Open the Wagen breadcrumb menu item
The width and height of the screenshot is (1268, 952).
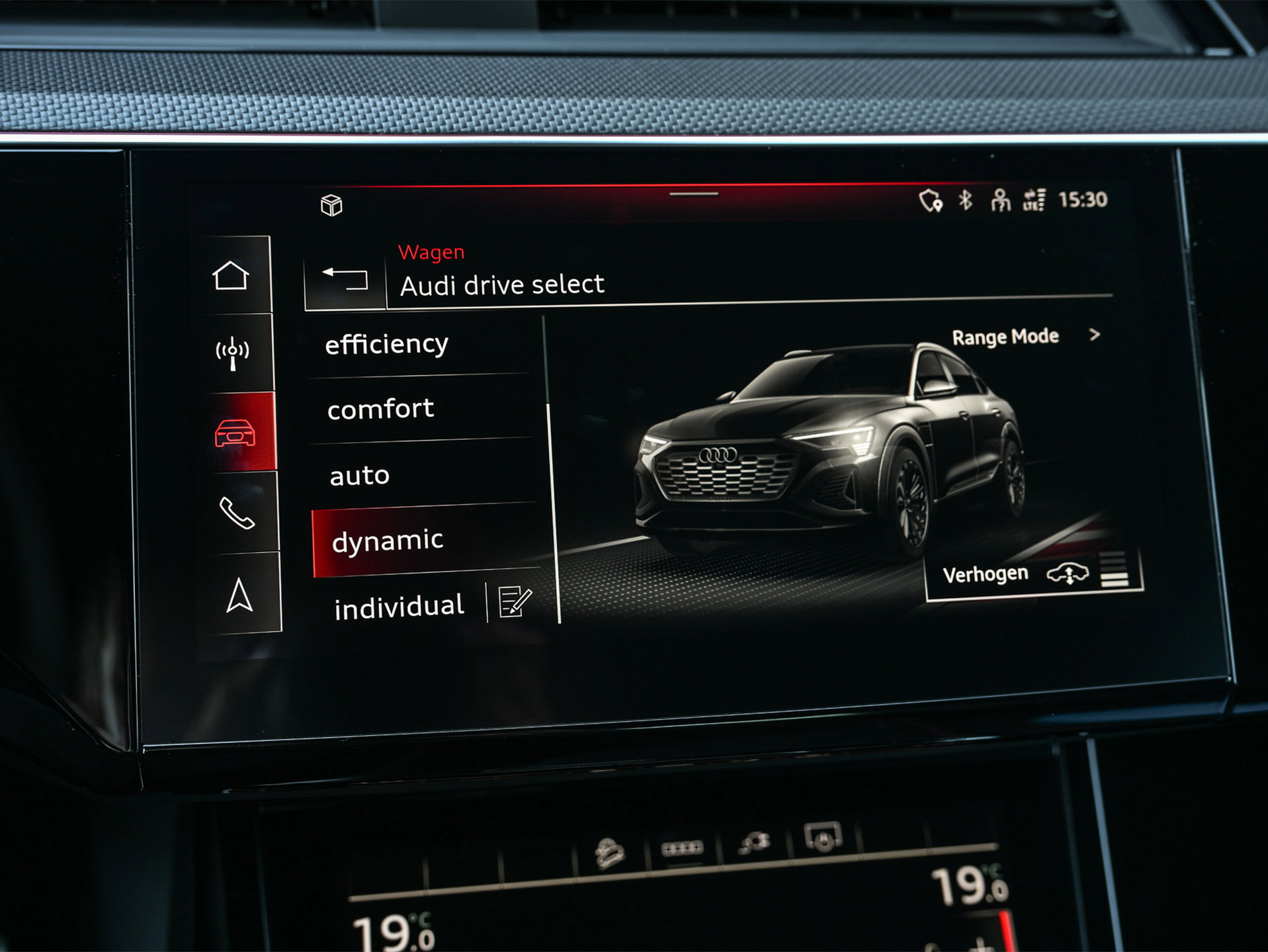pos(431,252)
